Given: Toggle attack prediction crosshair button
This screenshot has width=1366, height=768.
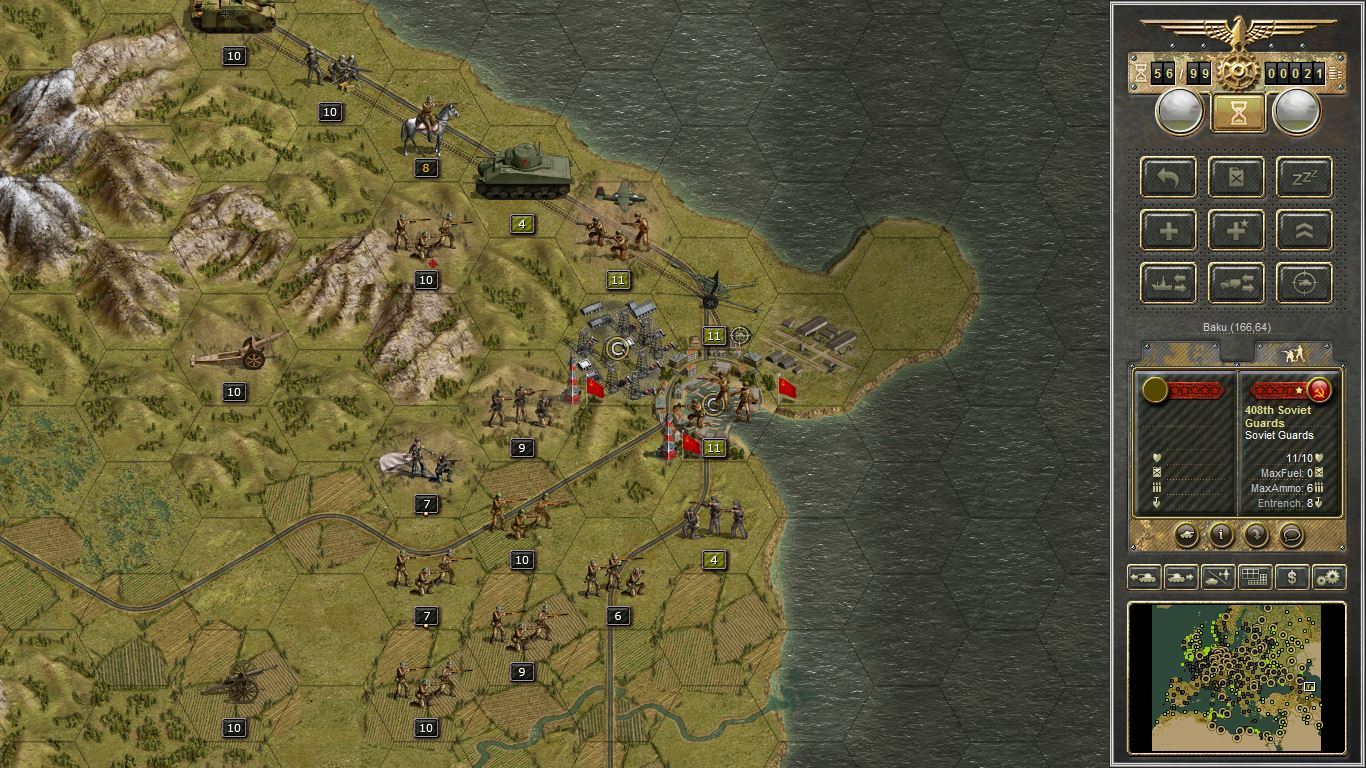Looking at the screenshot, I should pos(1302,283).
